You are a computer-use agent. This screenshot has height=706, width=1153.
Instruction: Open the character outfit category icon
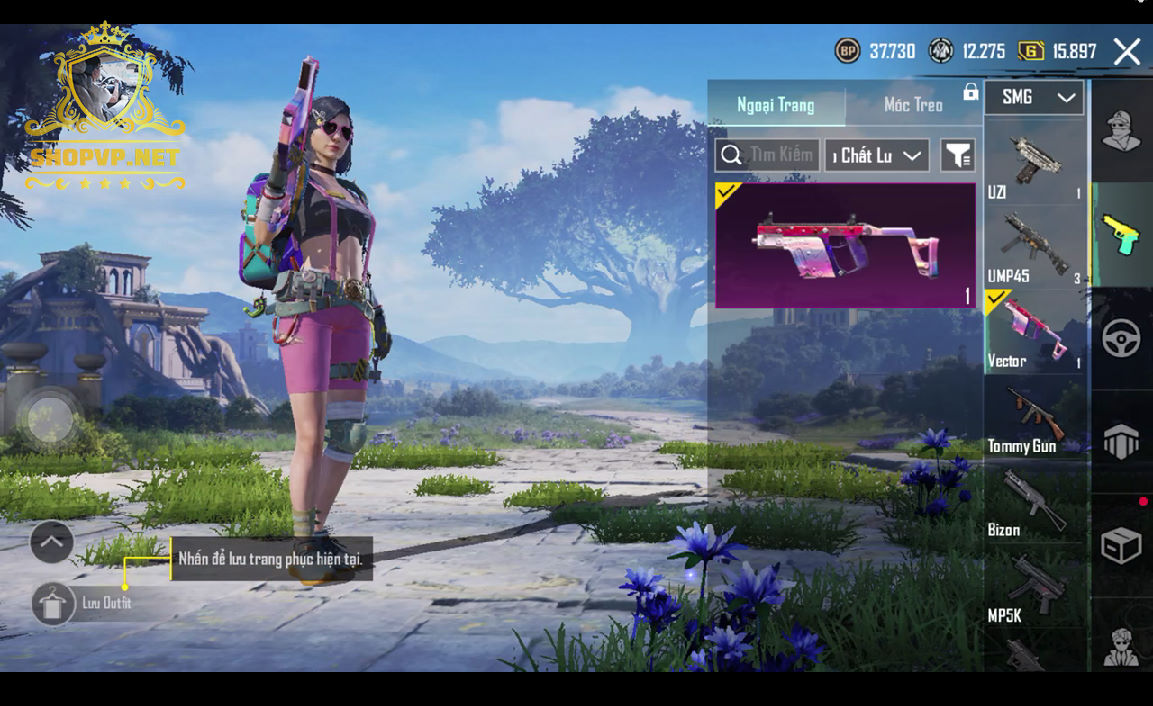click(x=1121, y=131)
